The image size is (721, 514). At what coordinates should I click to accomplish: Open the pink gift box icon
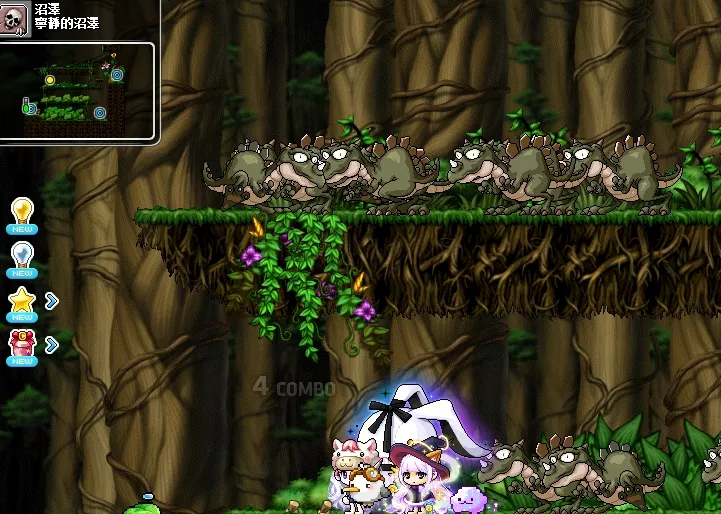[x=22, y=345]
